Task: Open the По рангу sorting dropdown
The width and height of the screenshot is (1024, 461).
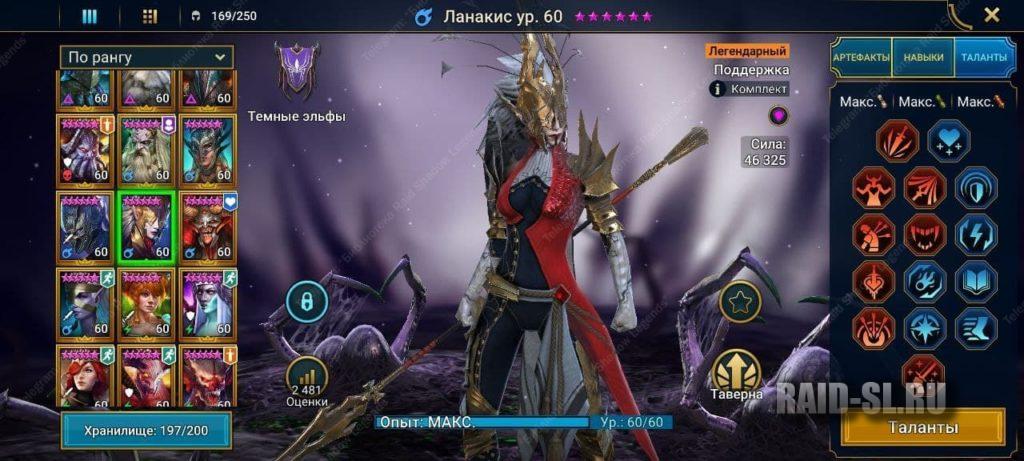Action: [x=146, y=57]
